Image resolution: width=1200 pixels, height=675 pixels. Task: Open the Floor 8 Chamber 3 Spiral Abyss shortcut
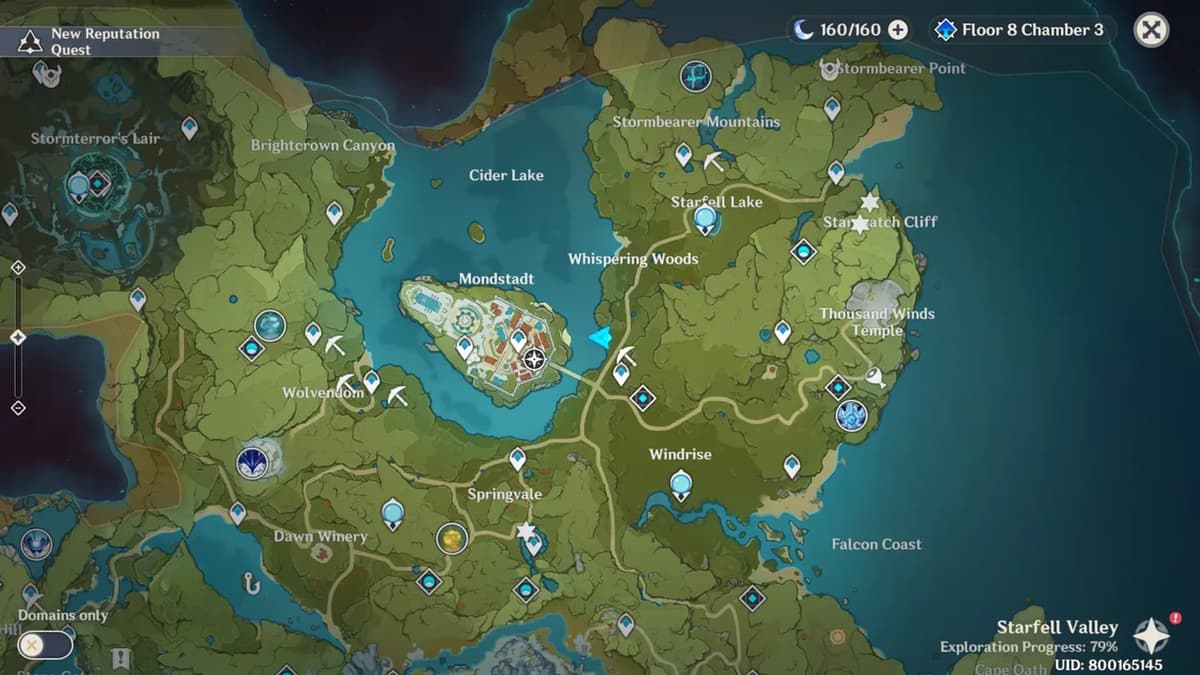(1020, 30)
